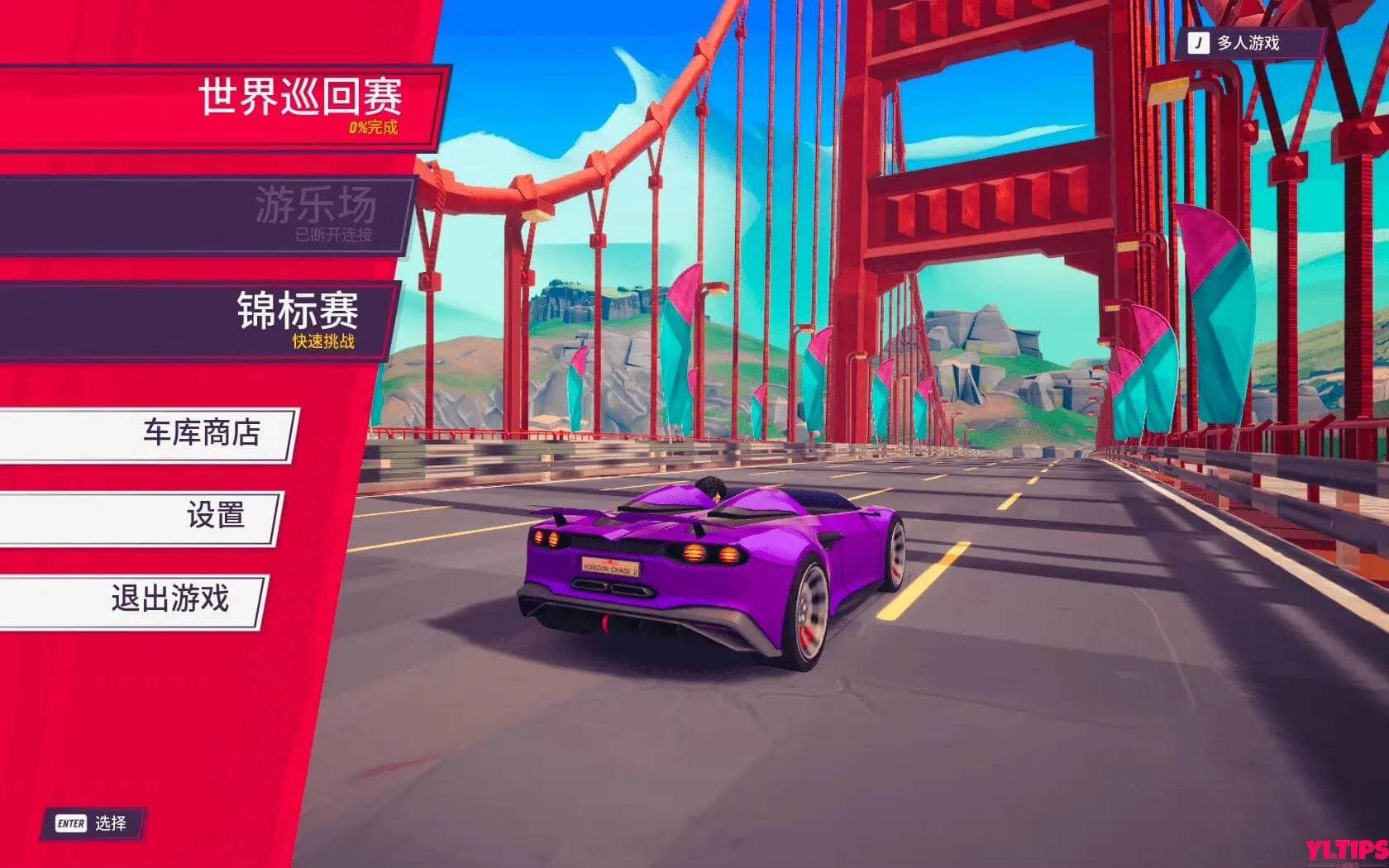The height and width of the screenshot is (868, 1389).
Task: Click the yellow 快速挑战 sublabel
Action: click(x=324, y=341)
